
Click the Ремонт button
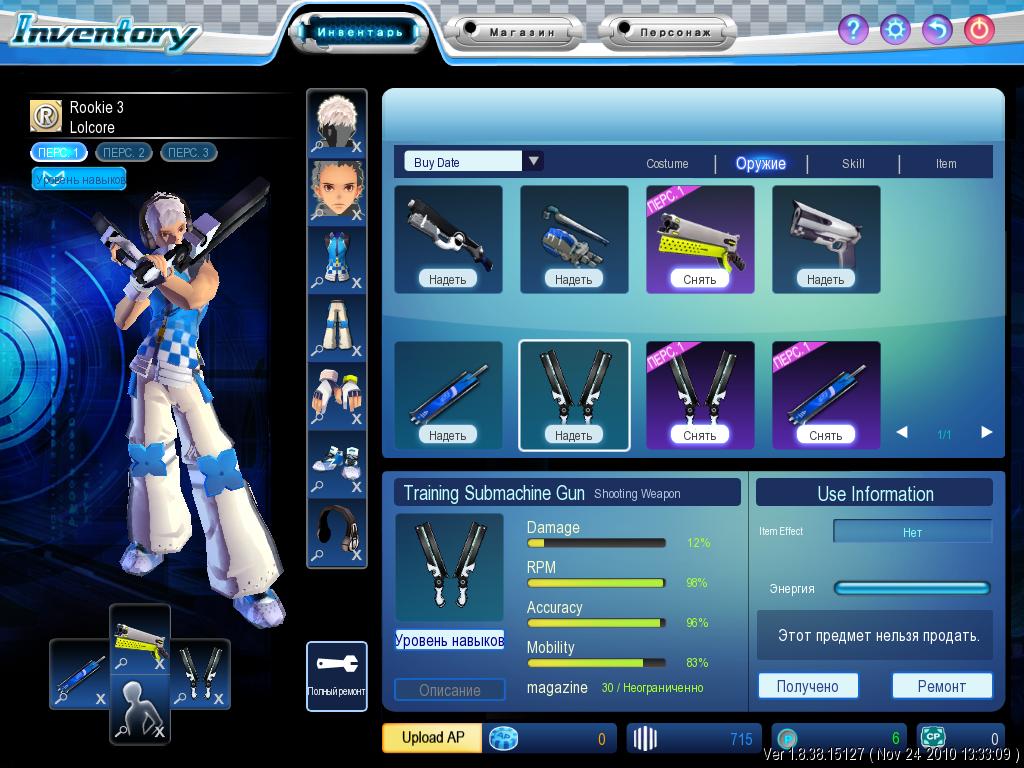(941, 686)
